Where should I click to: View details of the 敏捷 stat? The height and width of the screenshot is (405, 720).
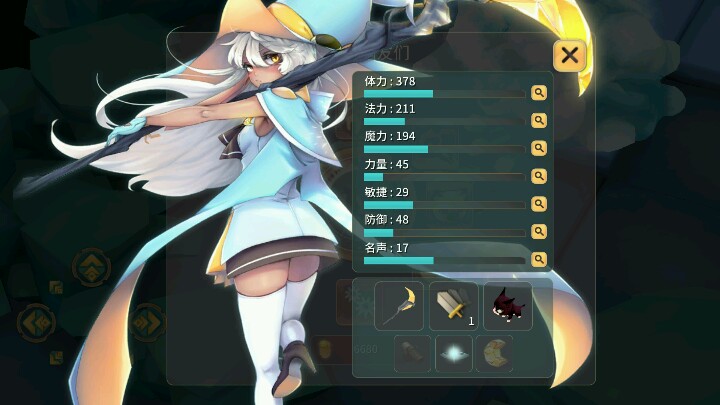click(539, 204)
